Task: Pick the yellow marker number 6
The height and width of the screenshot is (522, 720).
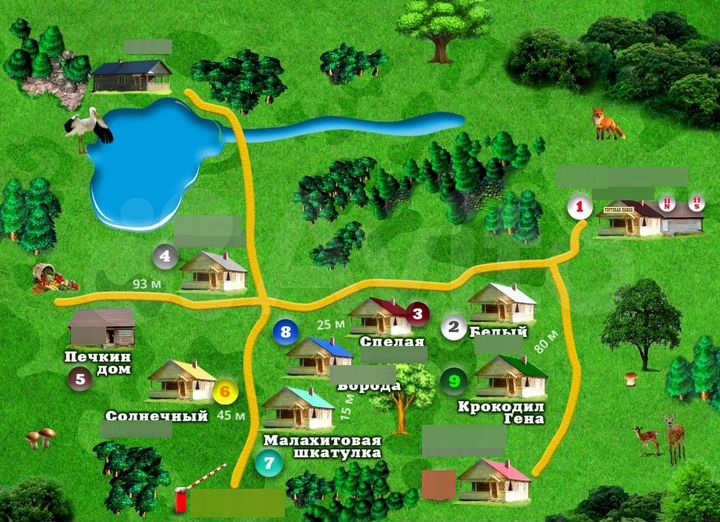Action: 224,392
